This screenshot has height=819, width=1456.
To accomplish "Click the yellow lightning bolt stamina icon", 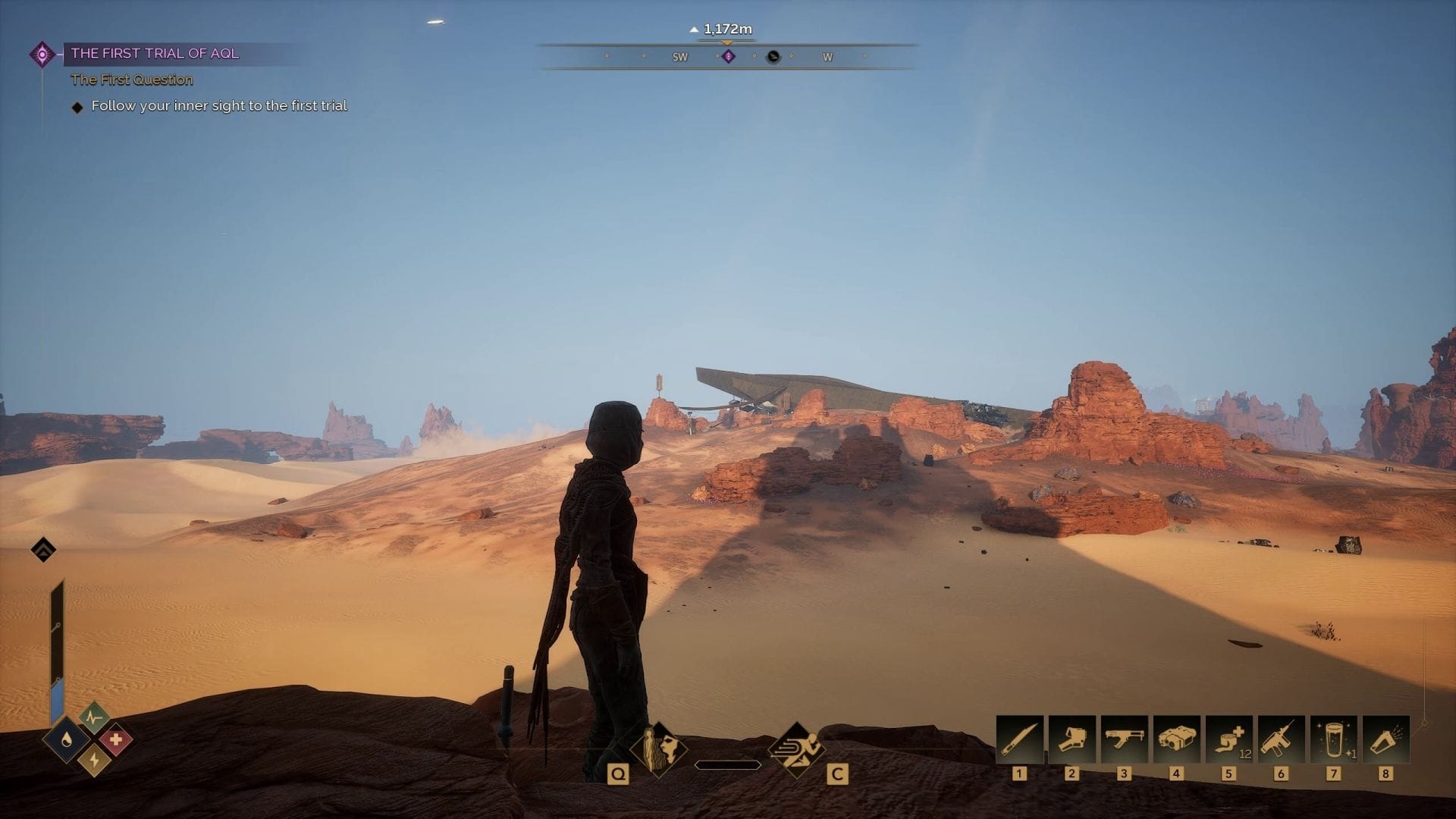I will point(94,759).
